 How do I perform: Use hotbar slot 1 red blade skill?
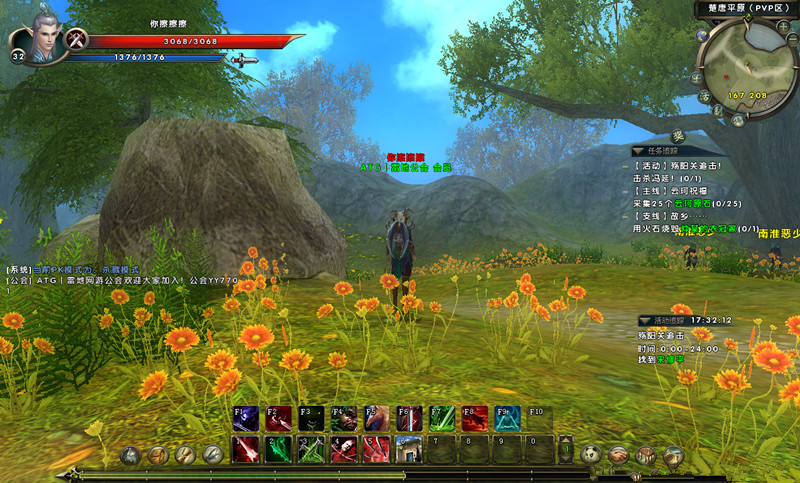point(246,449)
